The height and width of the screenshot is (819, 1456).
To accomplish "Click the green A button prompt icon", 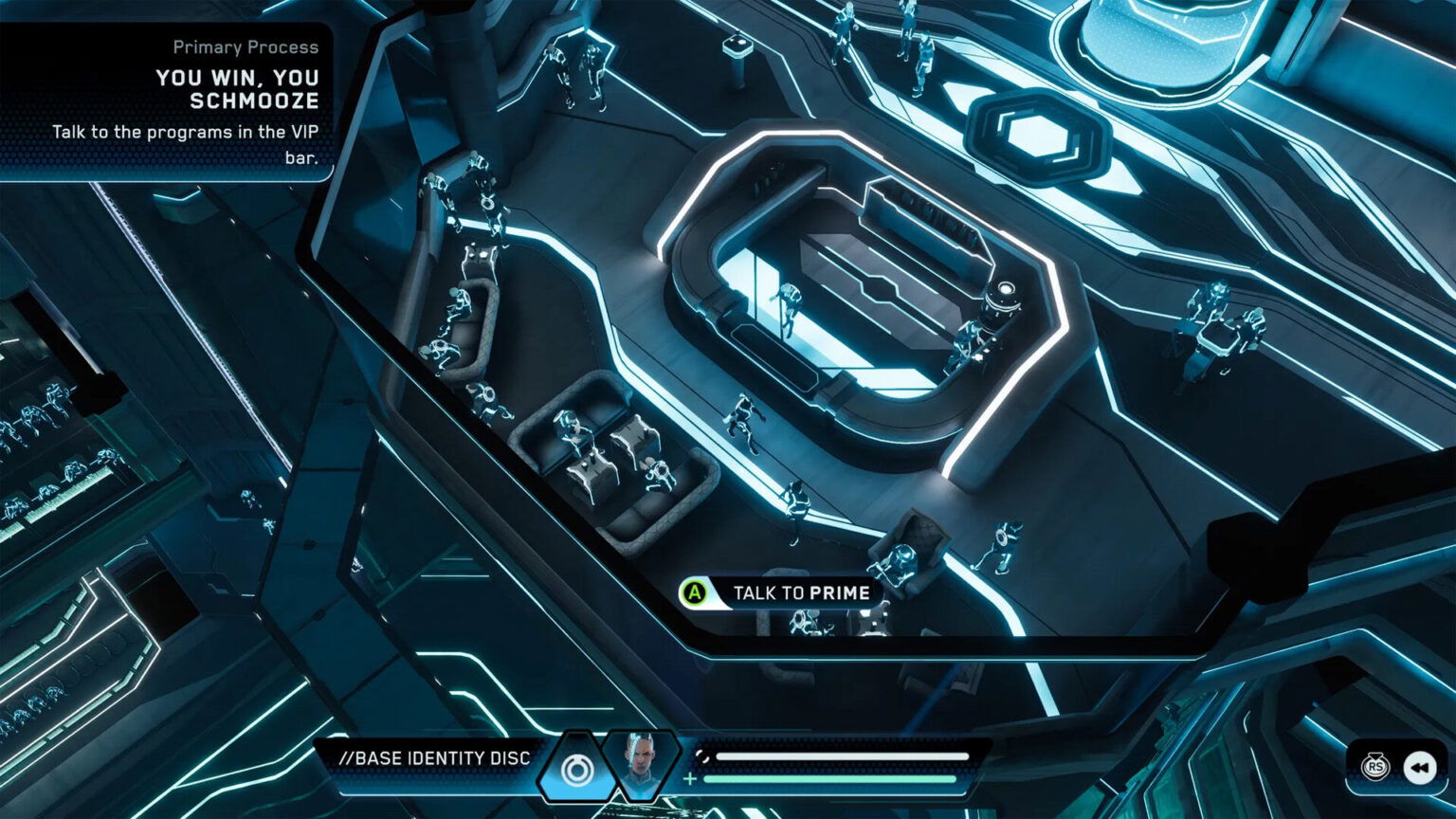I will pyautogui.click(x=693, y=592).
